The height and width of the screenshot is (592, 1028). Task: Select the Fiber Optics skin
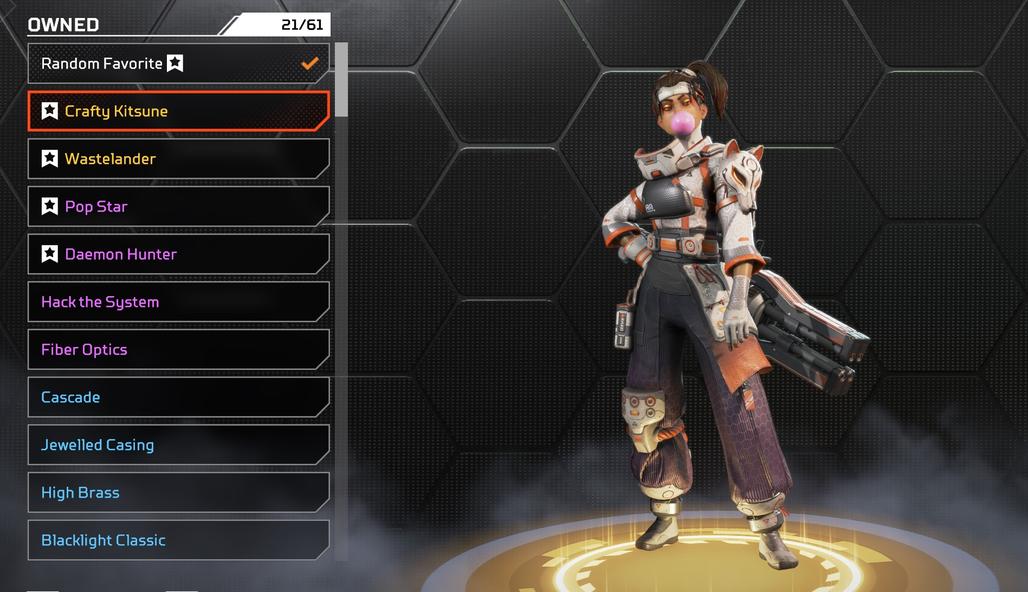pos(178,350)
